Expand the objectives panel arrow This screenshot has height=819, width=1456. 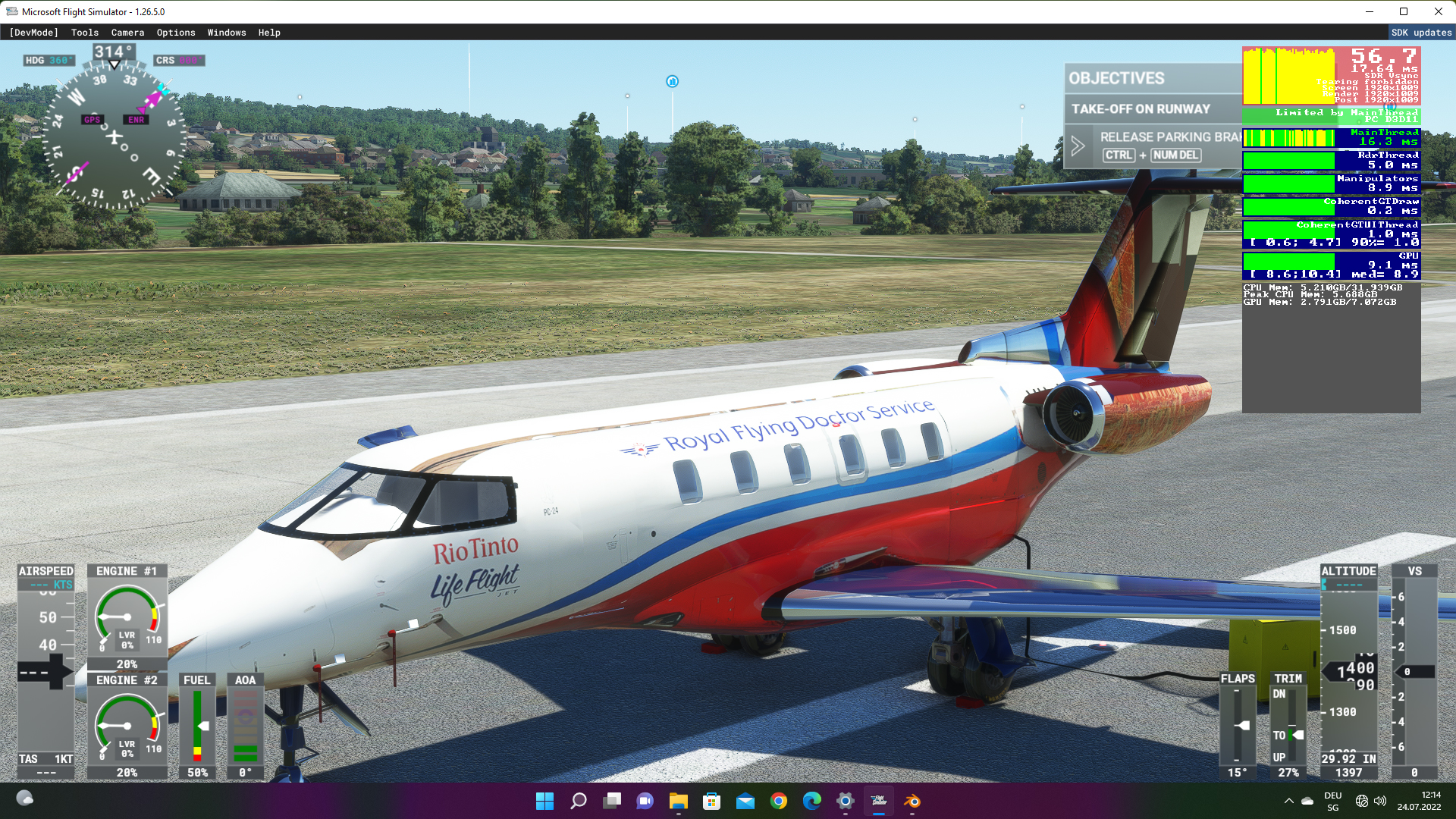pyautogui.click(x=1078, y=146)
